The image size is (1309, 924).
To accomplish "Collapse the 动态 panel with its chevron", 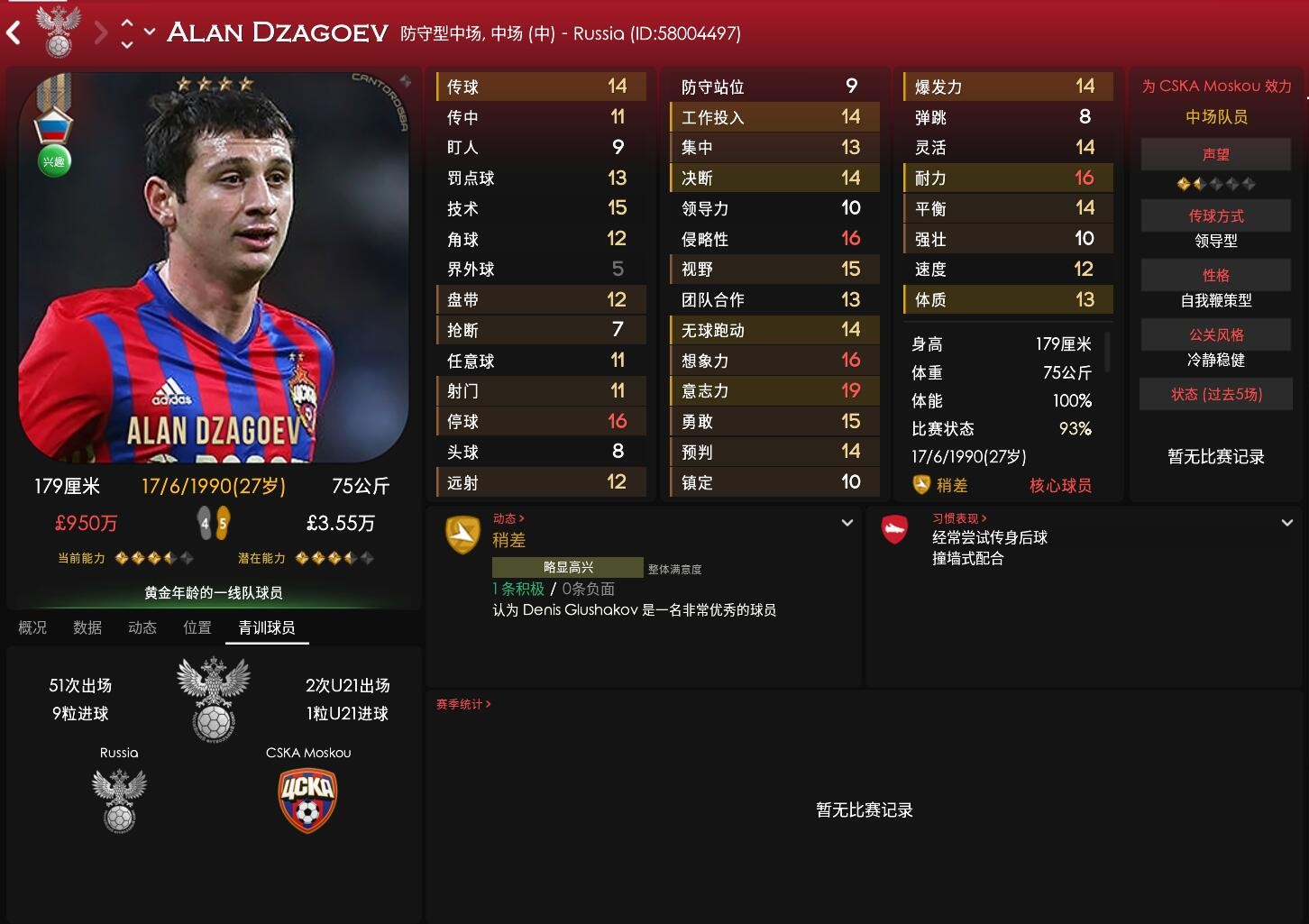I will point(847,522).
